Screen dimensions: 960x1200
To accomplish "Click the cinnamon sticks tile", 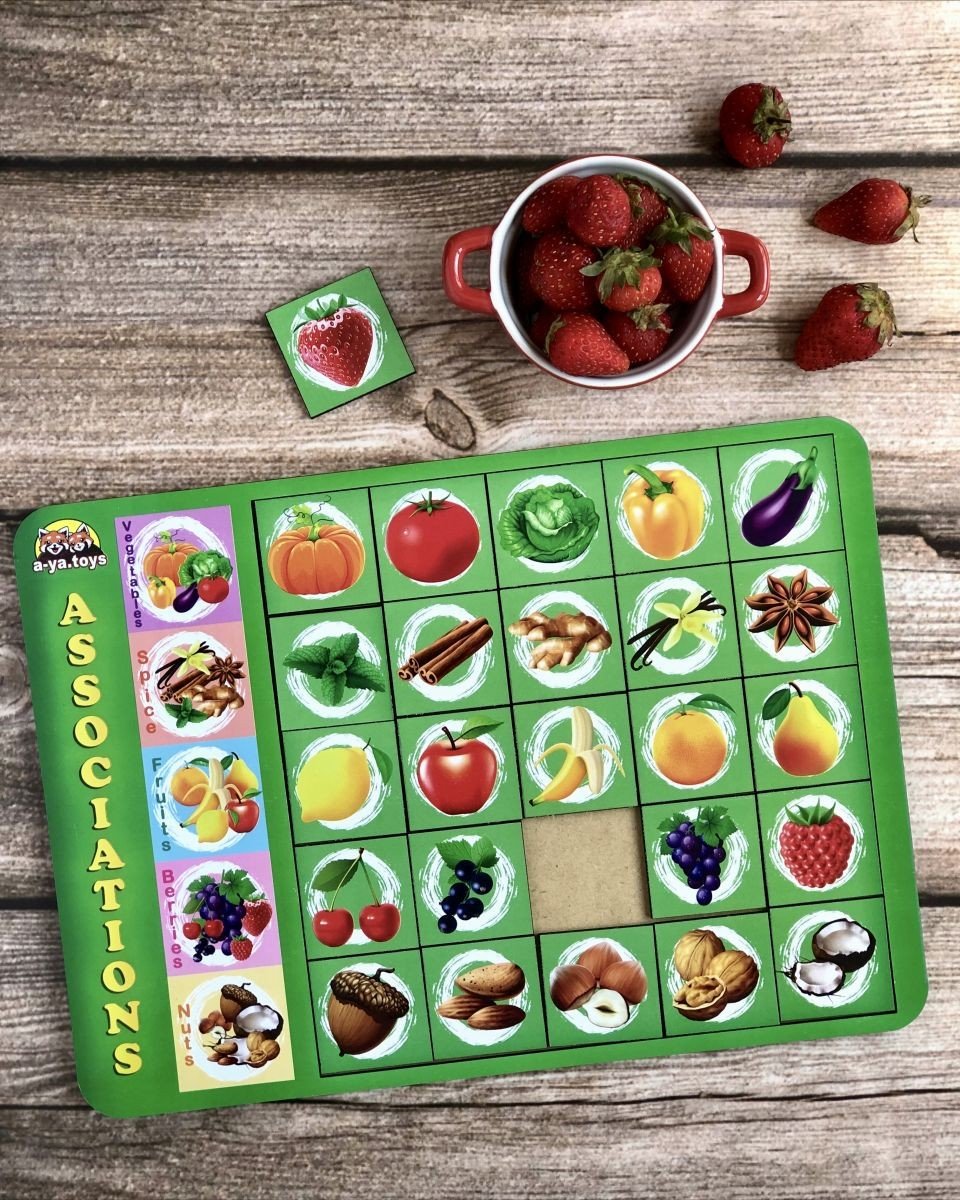I will [445, 652].
